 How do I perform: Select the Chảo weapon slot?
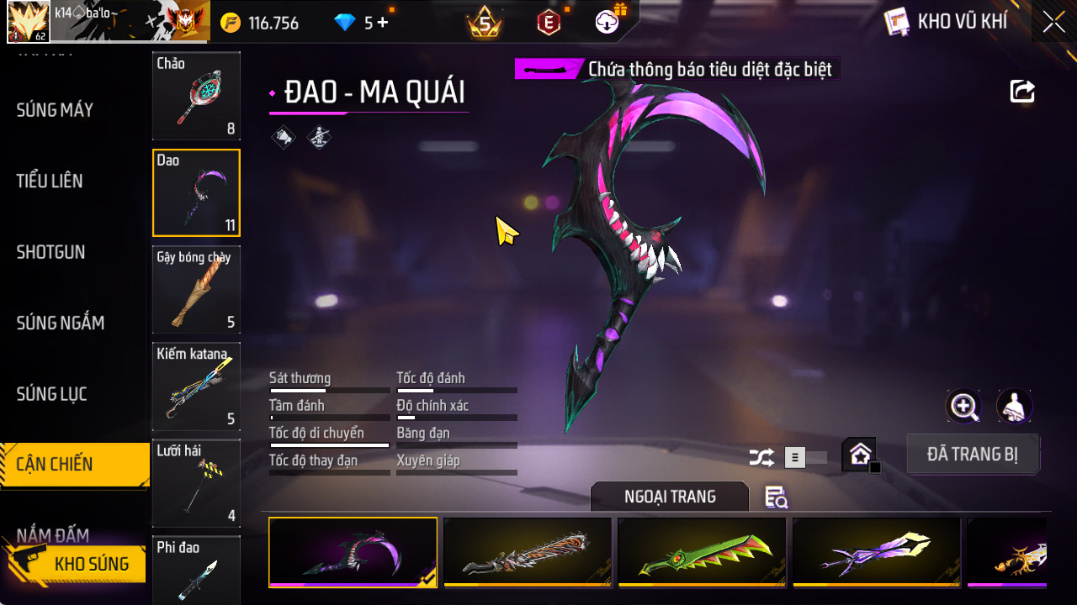(x=196, y=96)
